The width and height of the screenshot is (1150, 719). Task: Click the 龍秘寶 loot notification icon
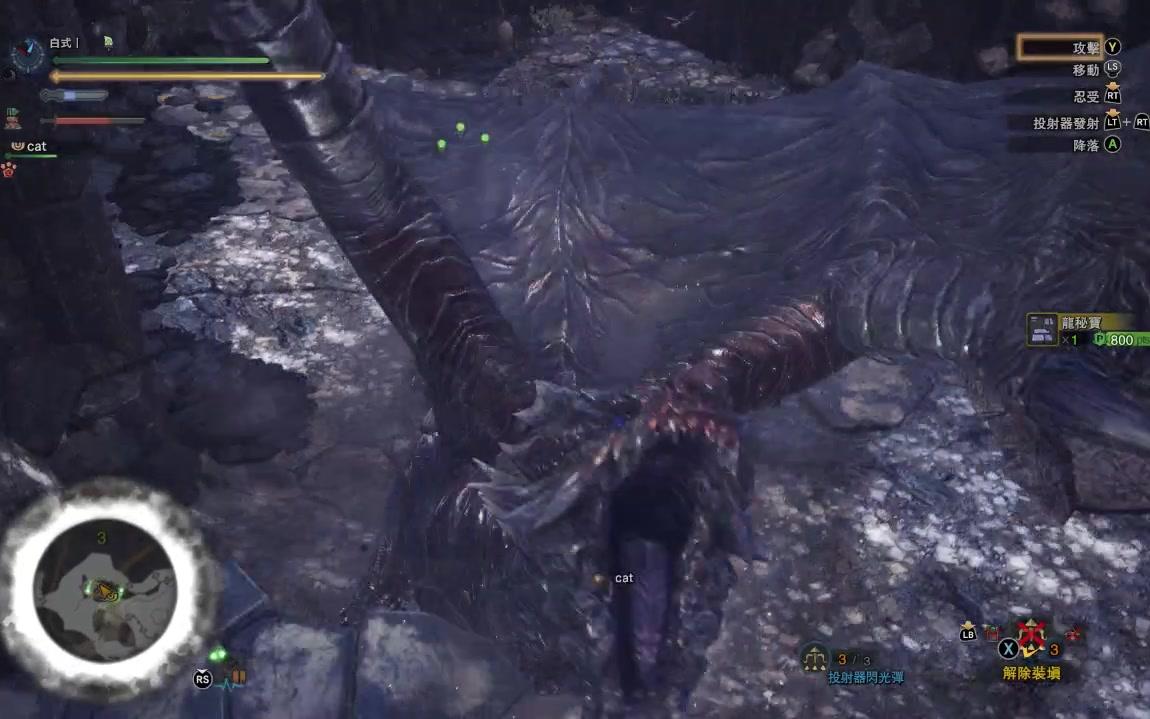click(x=1042, y=330)
